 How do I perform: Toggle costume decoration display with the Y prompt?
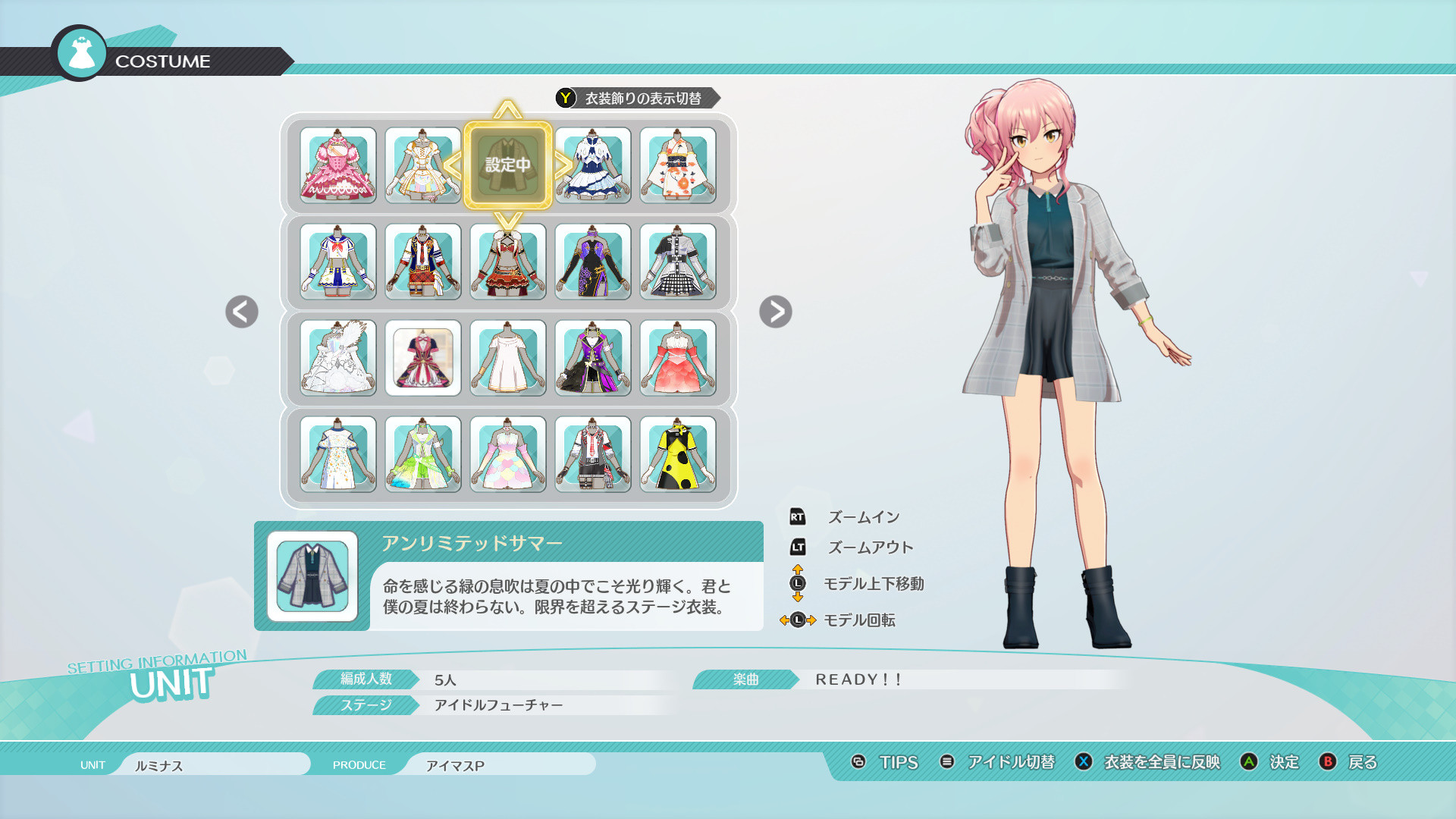click(x=635, y=97)
